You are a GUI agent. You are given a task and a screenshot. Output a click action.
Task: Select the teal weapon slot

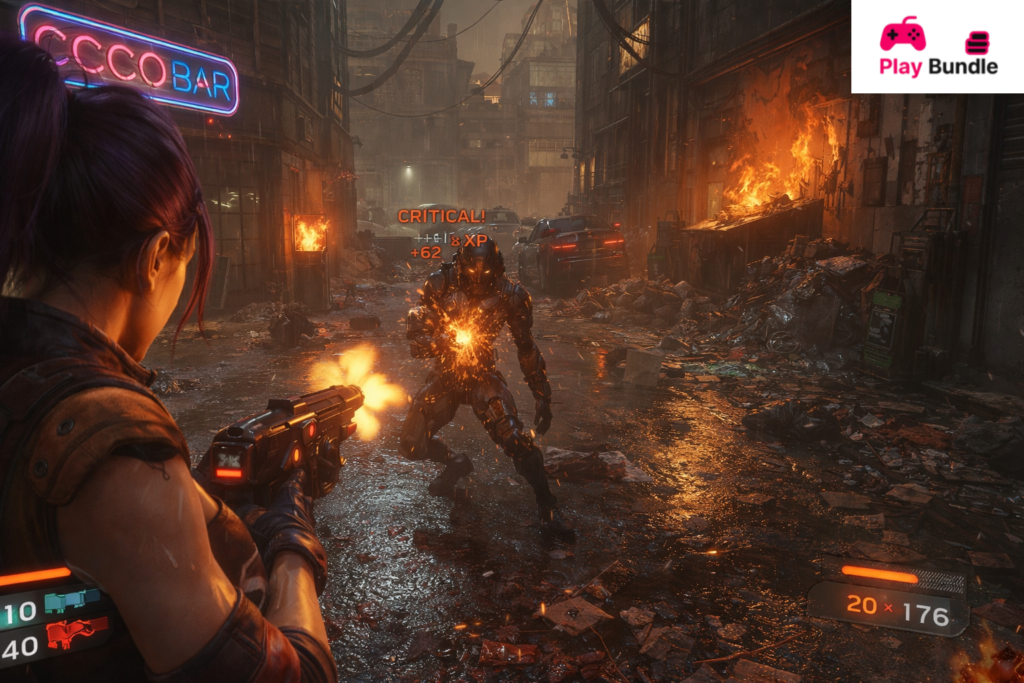click(72, 602)
